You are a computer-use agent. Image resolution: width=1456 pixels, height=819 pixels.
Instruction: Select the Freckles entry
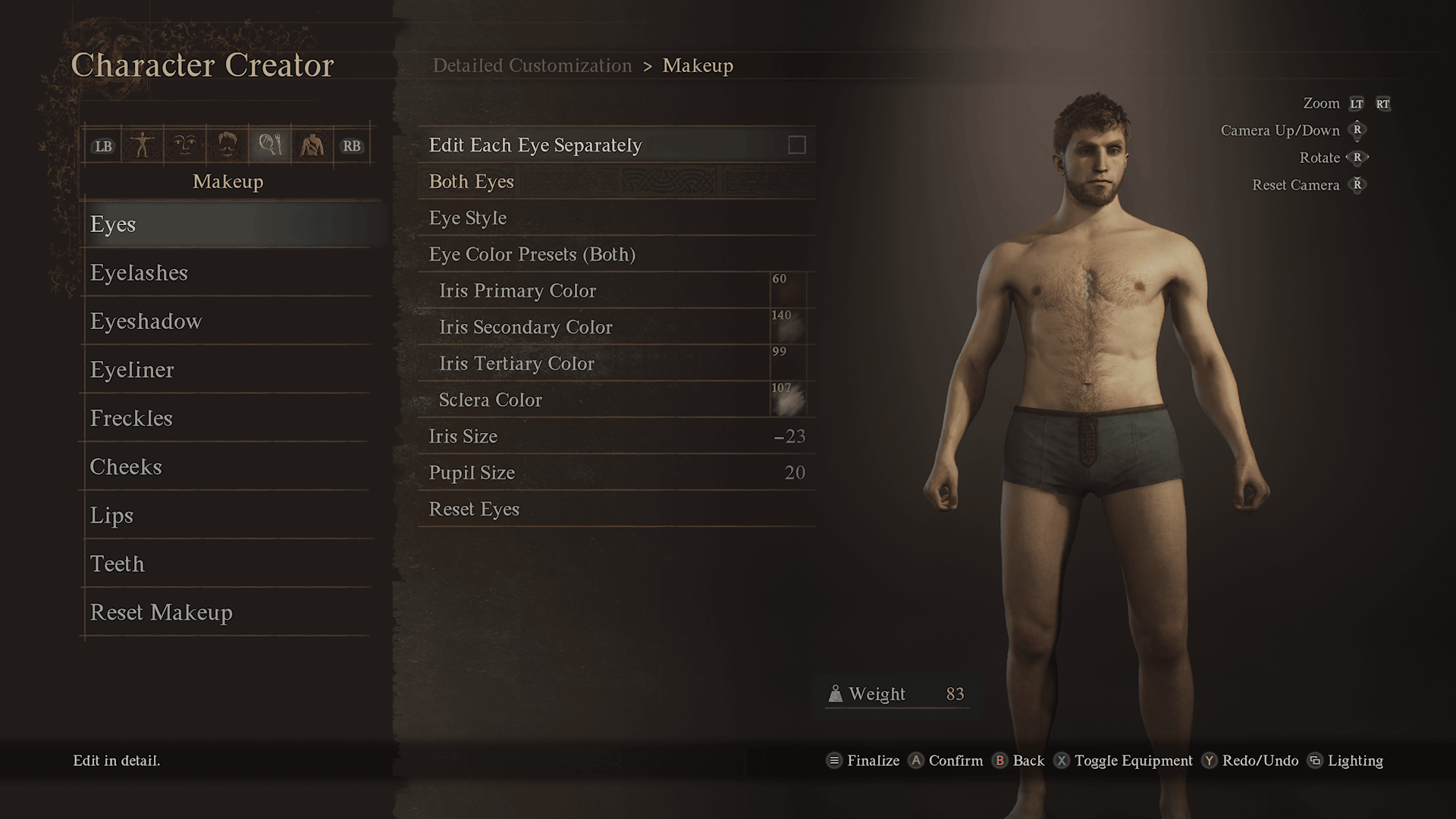[131, 419]
